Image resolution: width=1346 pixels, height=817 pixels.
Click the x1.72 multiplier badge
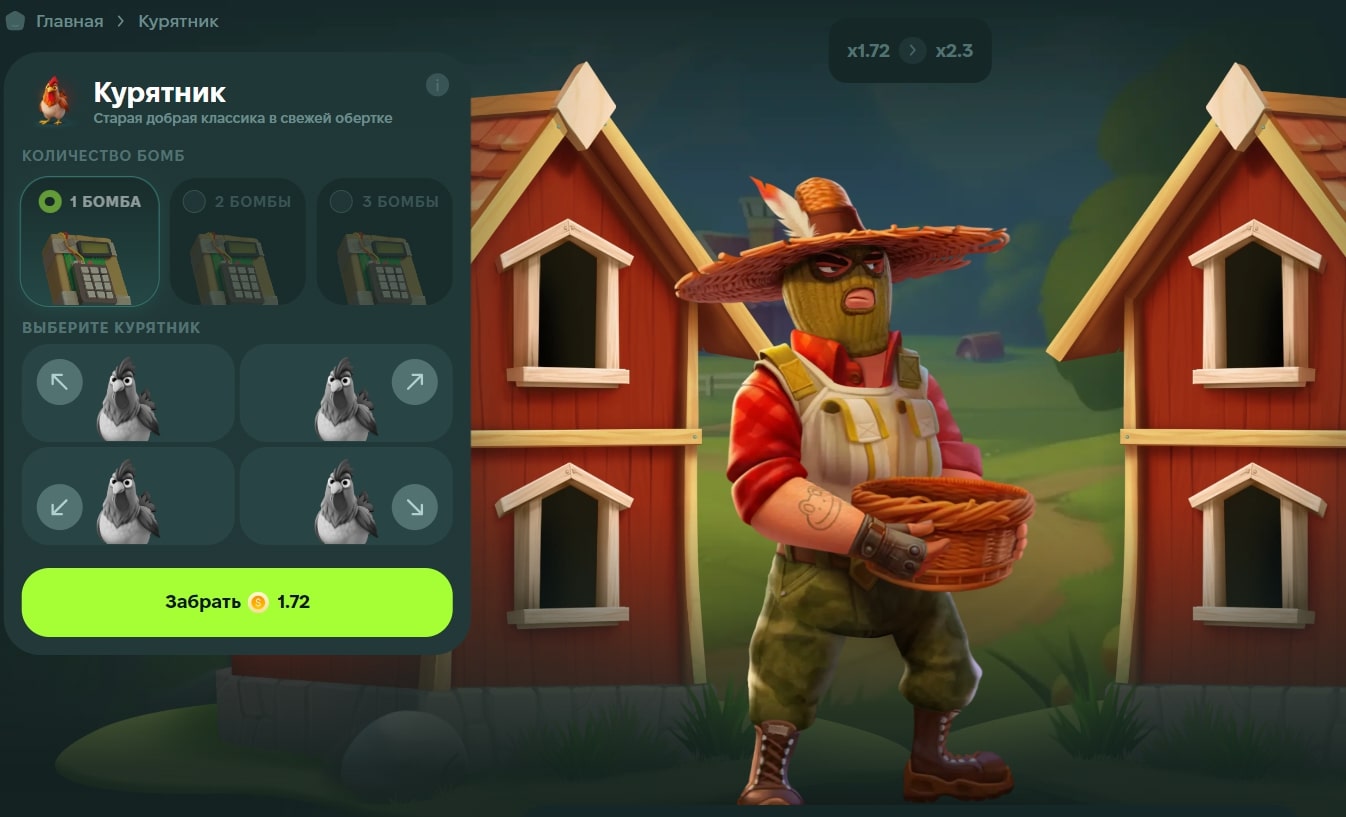point(866,50)
